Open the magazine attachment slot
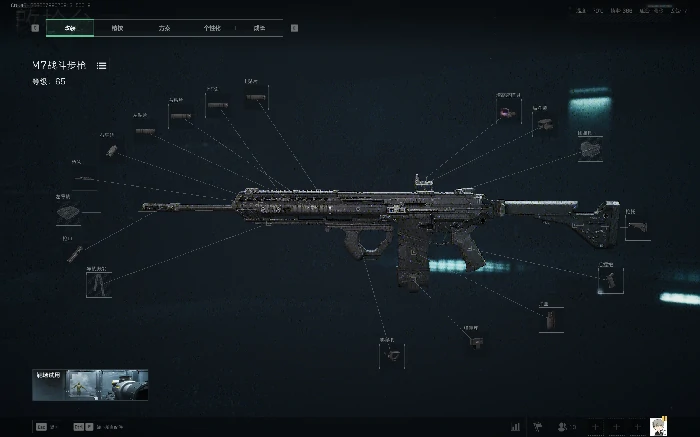Screen dimensions: 700x437 [550, 319]
